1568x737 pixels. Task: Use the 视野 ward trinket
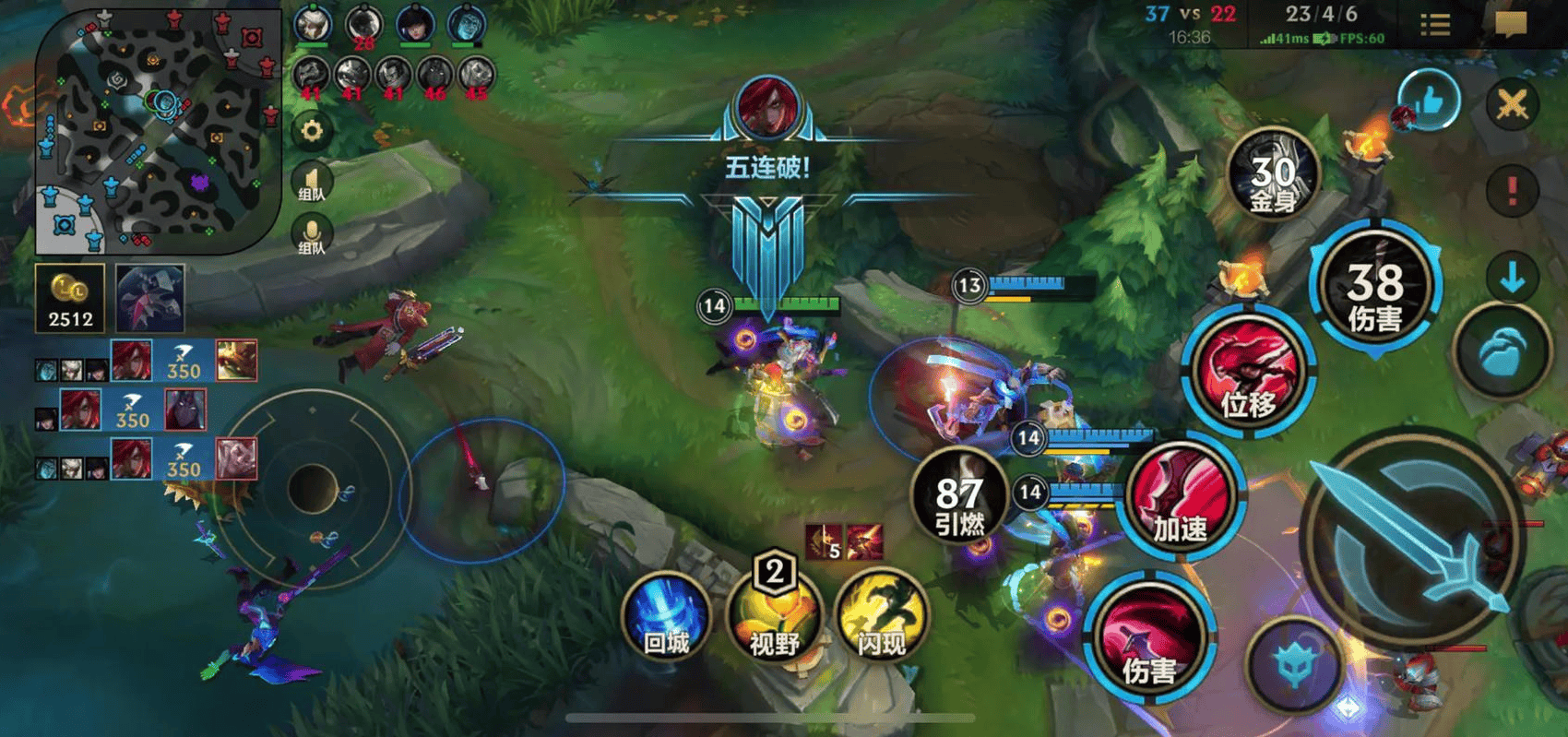pos(775,616)
